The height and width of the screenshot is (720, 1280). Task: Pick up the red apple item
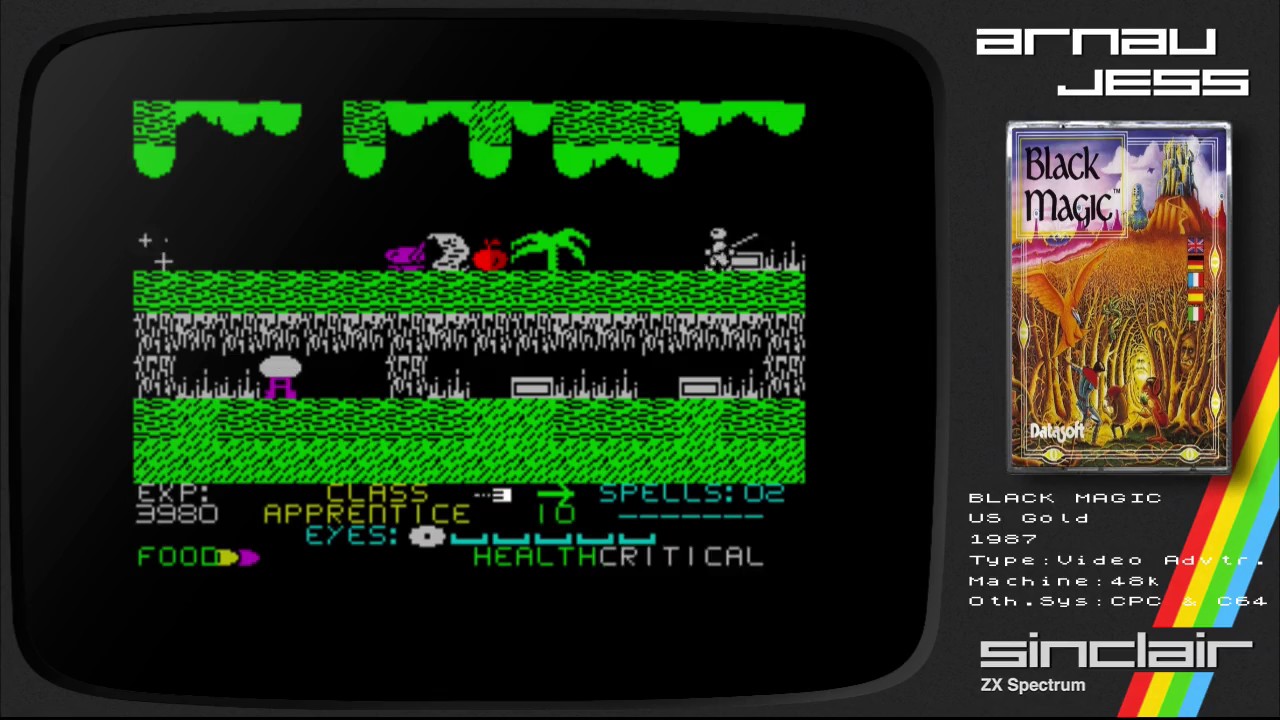point(490,255)
